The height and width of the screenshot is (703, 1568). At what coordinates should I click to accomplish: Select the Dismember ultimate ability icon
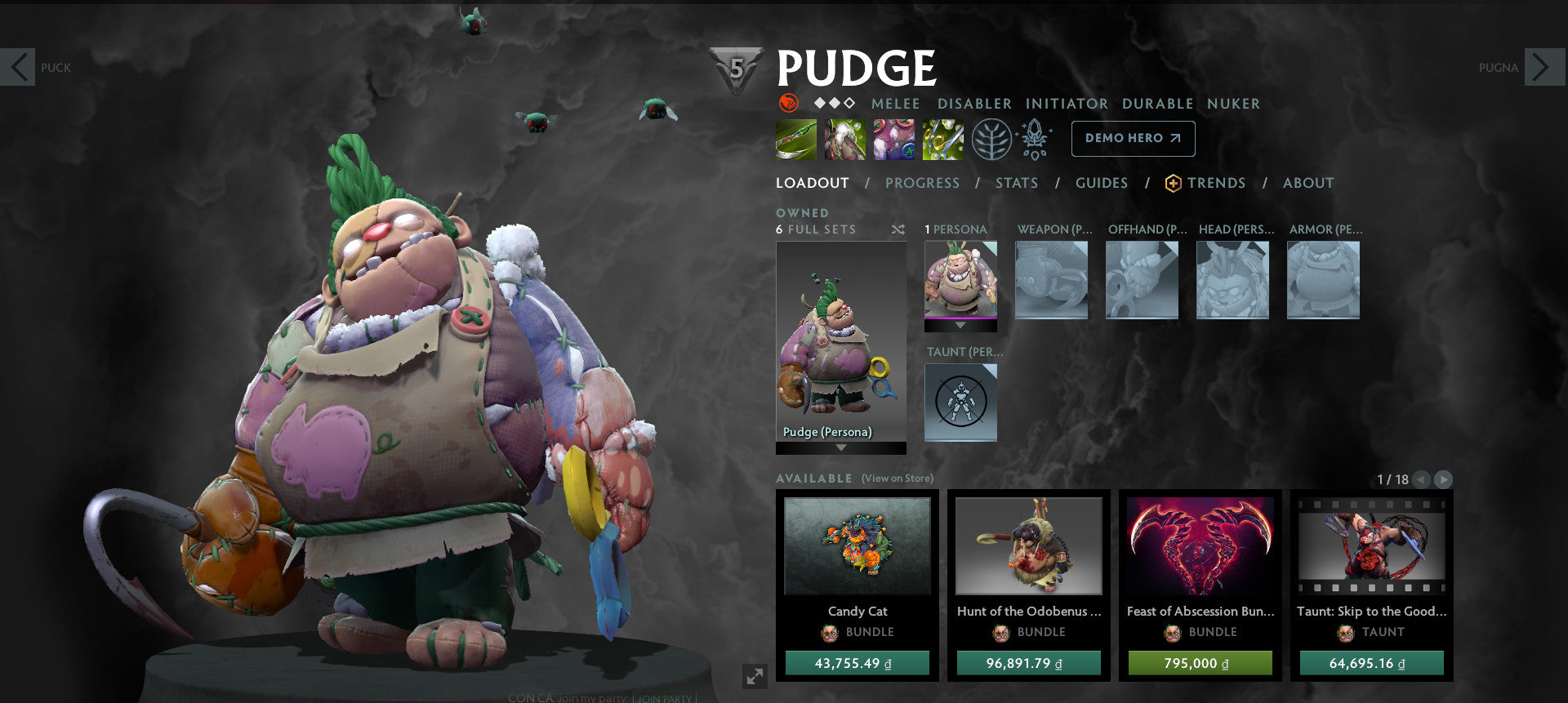(x=942, y=139)
